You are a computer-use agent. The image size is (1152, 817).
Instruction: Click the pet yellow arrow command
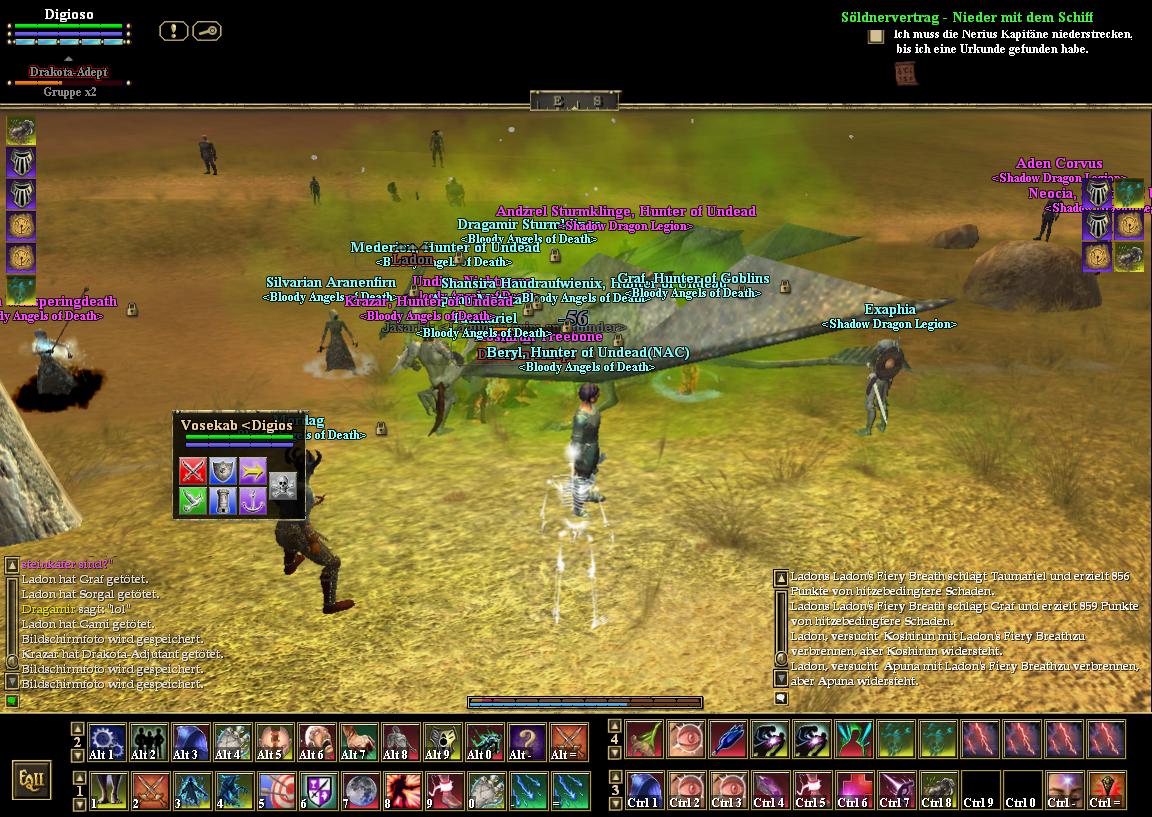pyautogui.click(x=252, y=469)
